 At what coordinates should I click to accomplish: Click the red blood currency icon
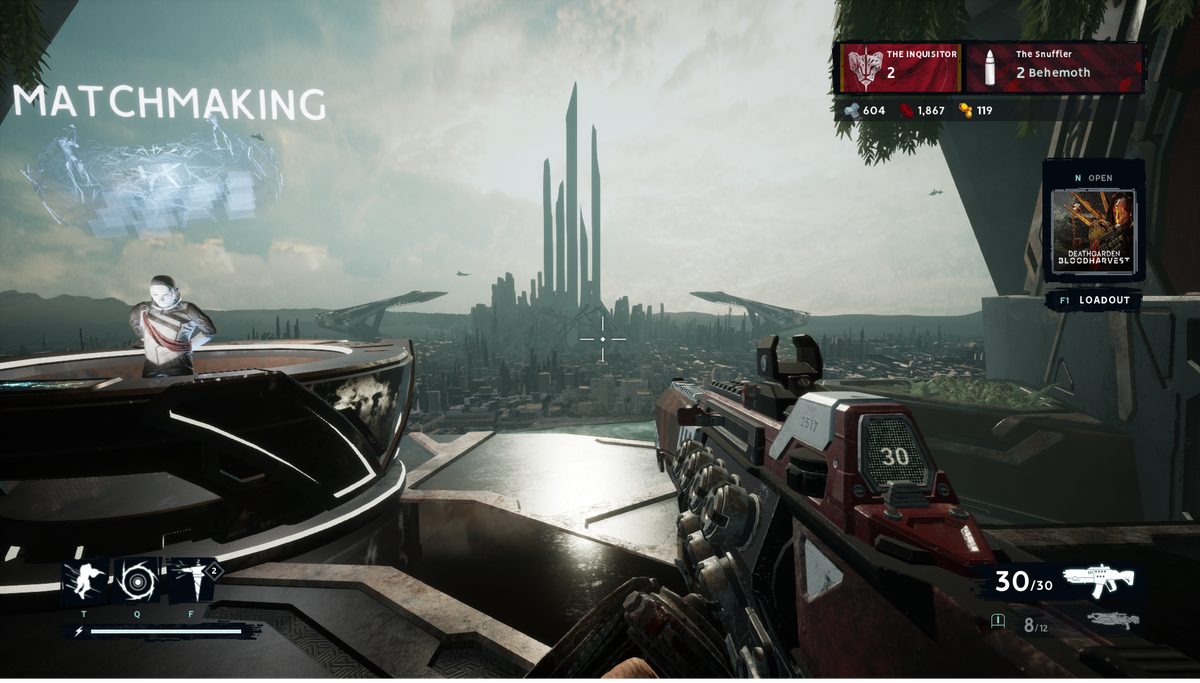pos(907,110)
